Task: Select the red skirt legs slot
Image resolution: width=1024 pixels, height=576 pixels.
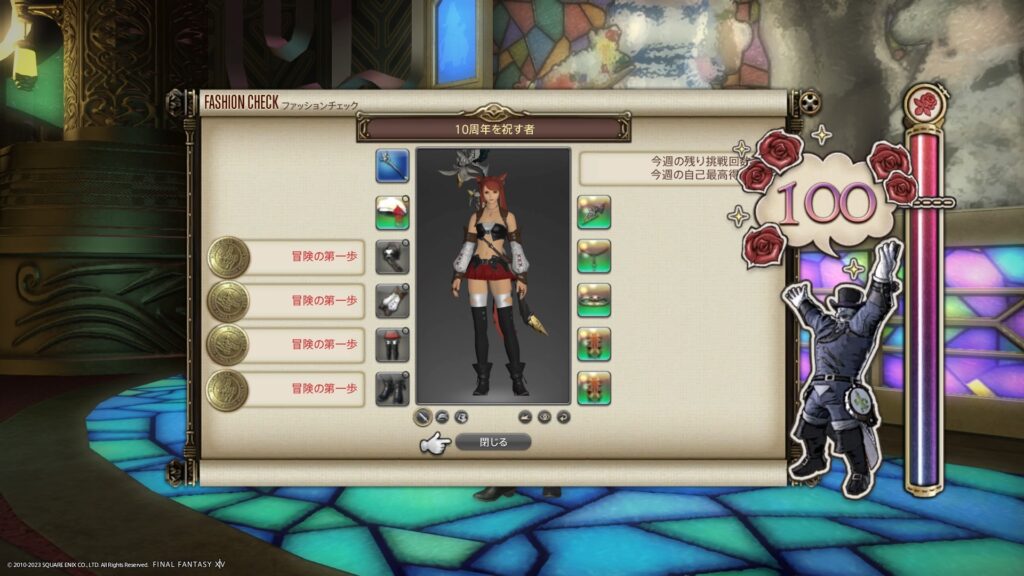Action: (391, 344)
